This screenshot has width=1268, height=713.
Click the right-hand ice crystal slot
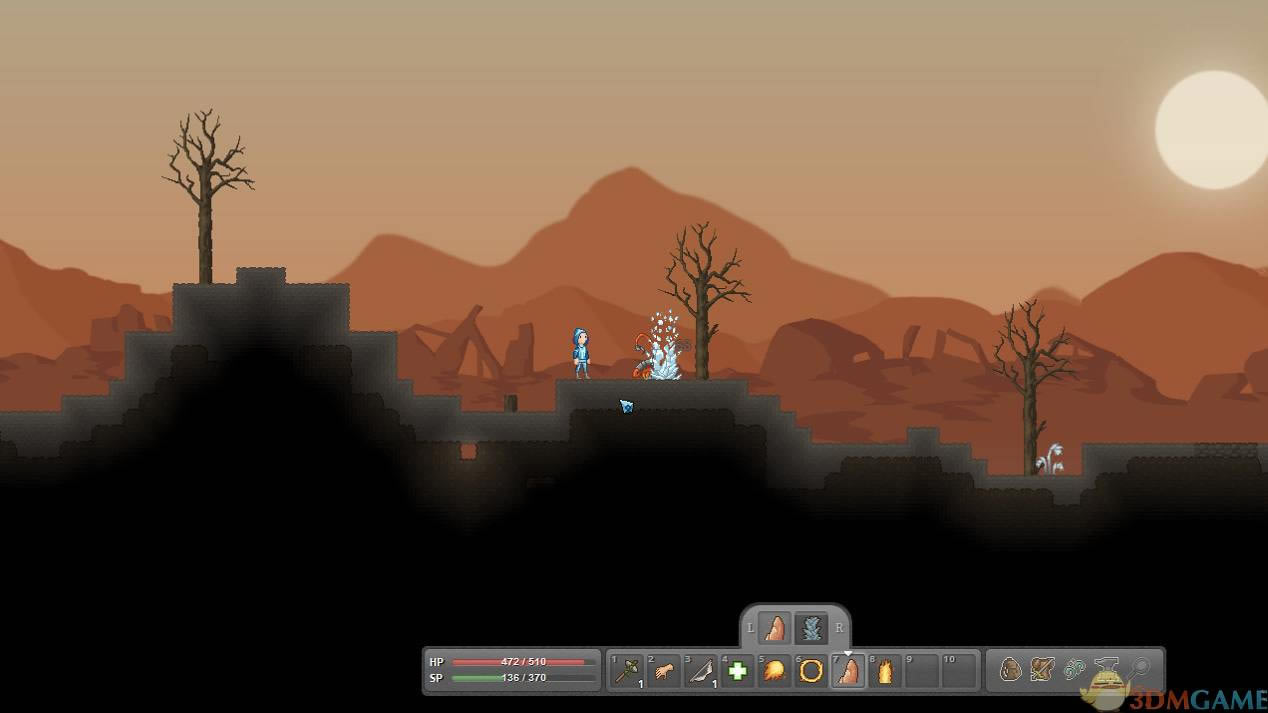812,628
